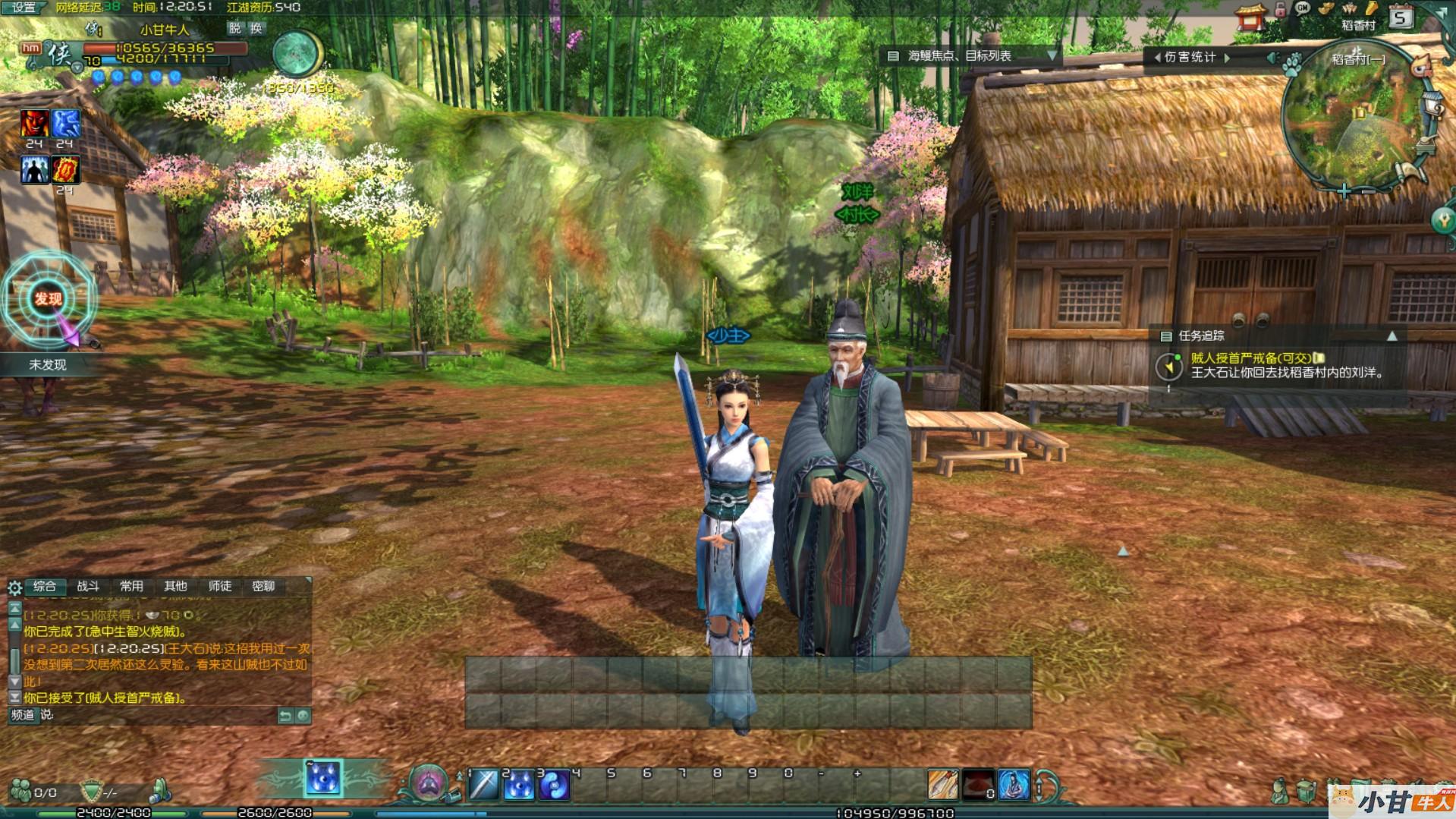This screenshot has height=819, width=1456.
Task: Select the 密聊 whisper tab
Action: click(263, 586)
